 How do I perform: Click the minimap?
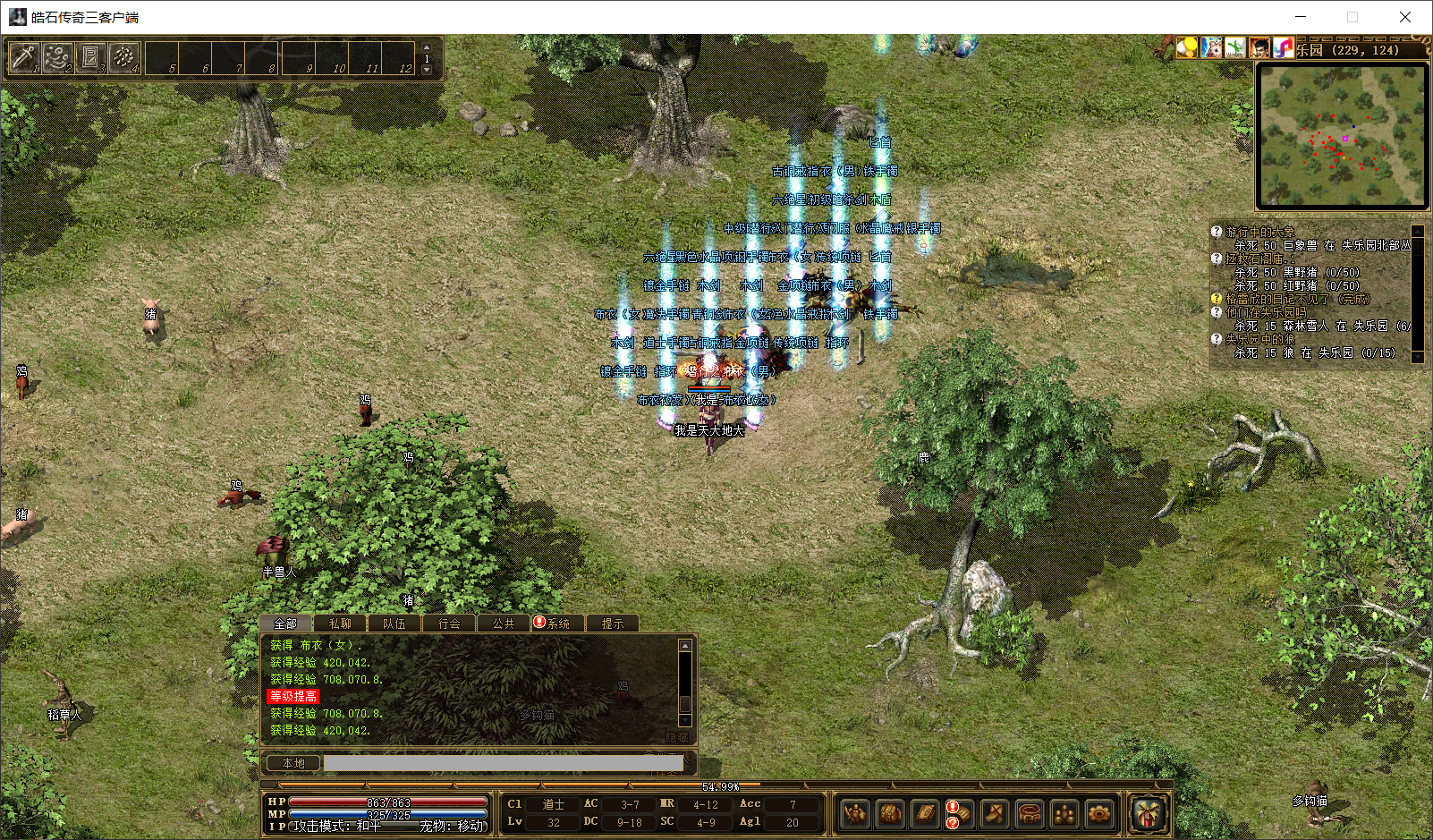click(x=1341, y=136)
